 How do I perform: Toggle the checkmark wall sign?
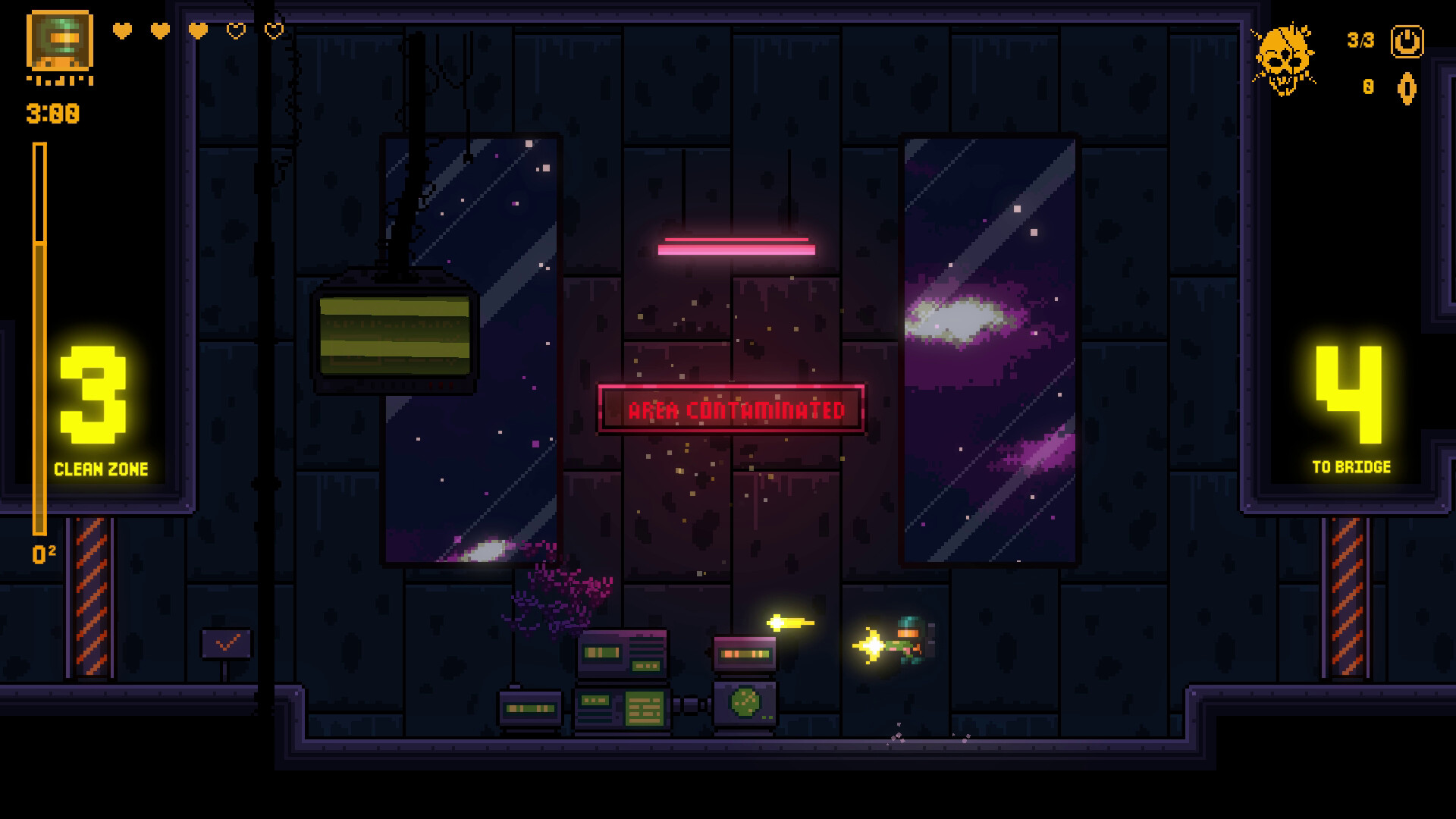click(x=225, y=643)
